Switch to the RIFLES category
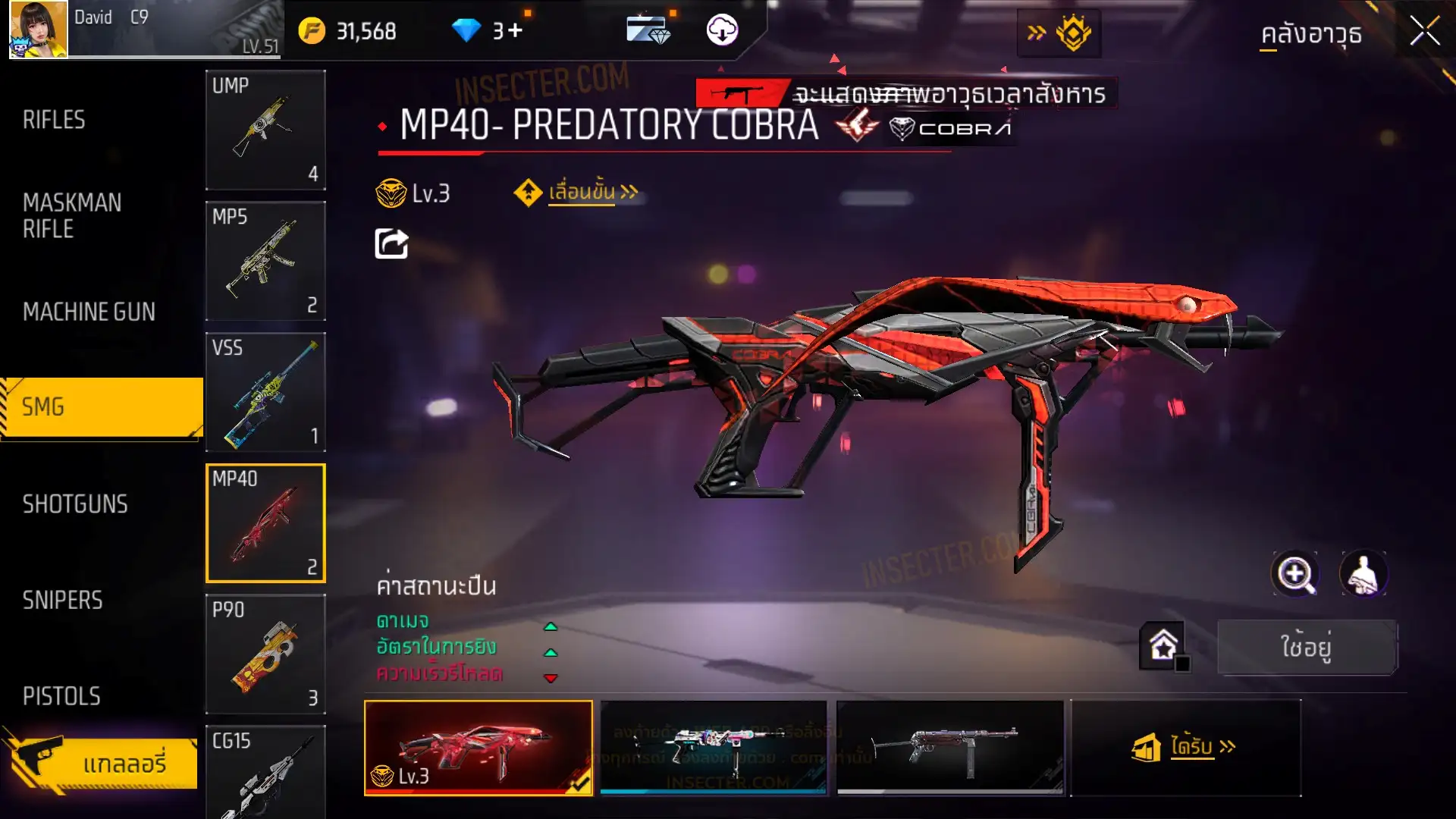This screenshot has width=1456, height=819. coord(54,120)
